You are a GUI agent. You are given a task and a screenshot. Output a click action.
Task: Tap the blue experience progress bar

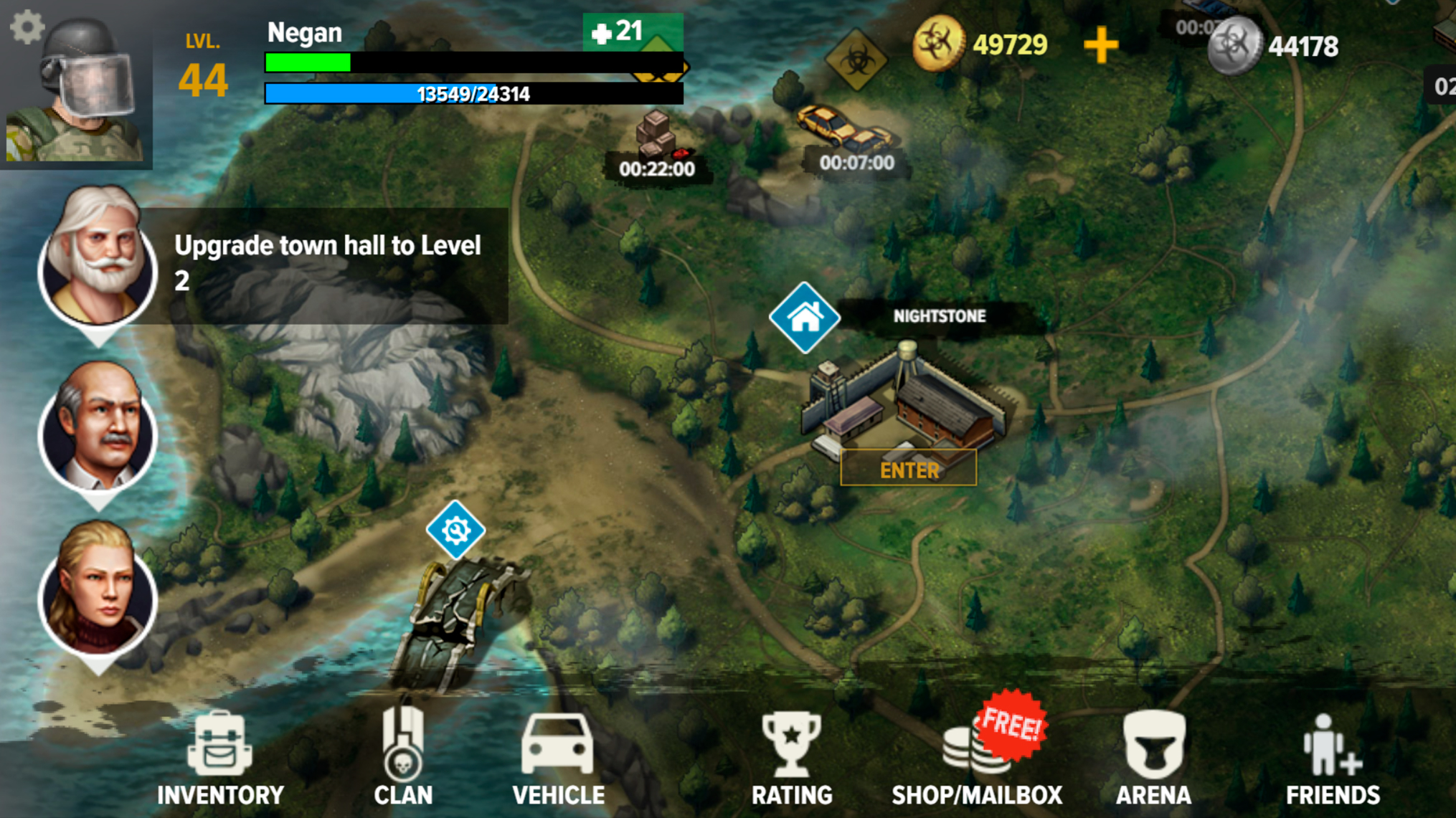(472, 92)
